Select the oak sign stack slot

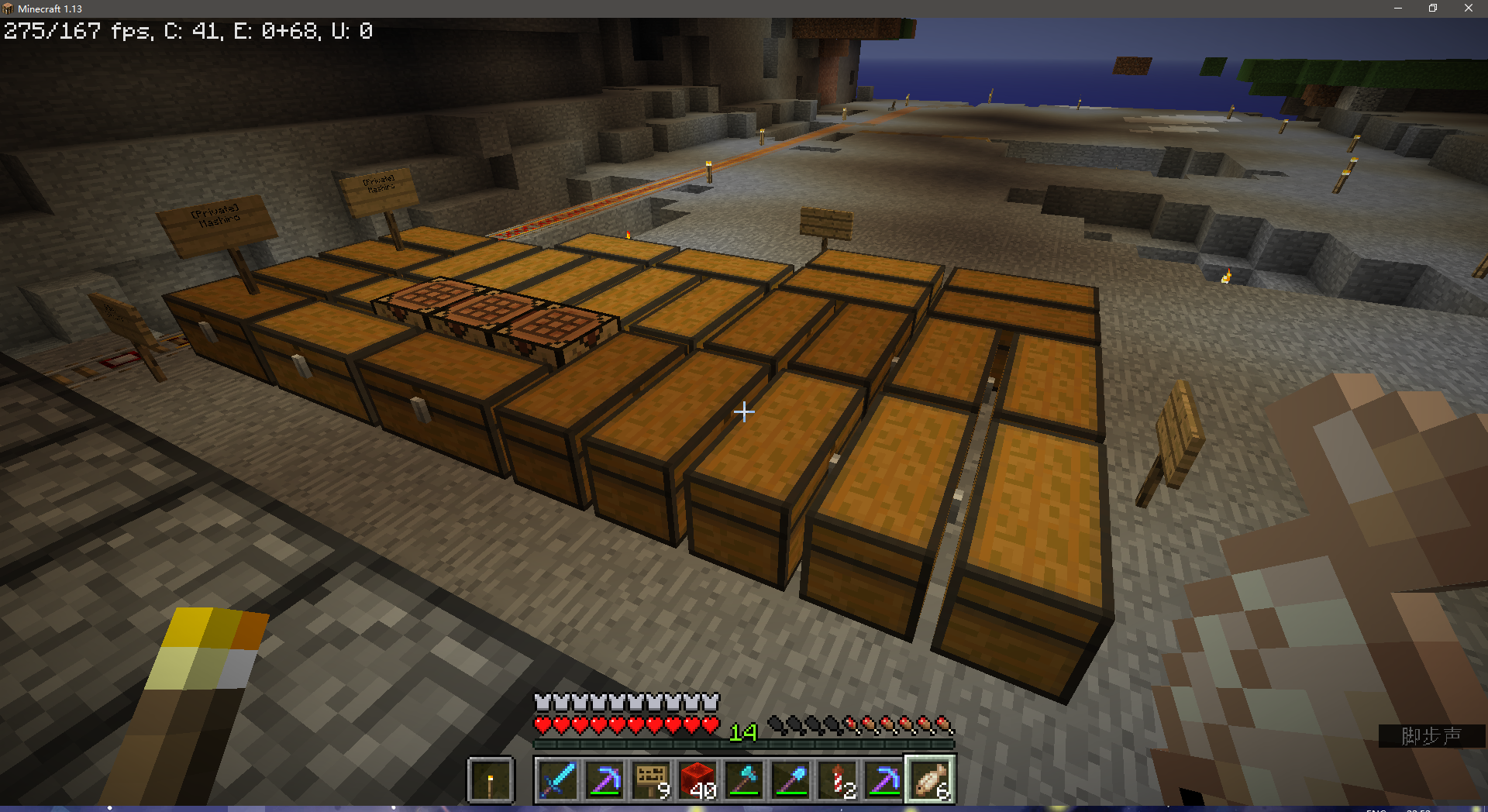[651, 779]
